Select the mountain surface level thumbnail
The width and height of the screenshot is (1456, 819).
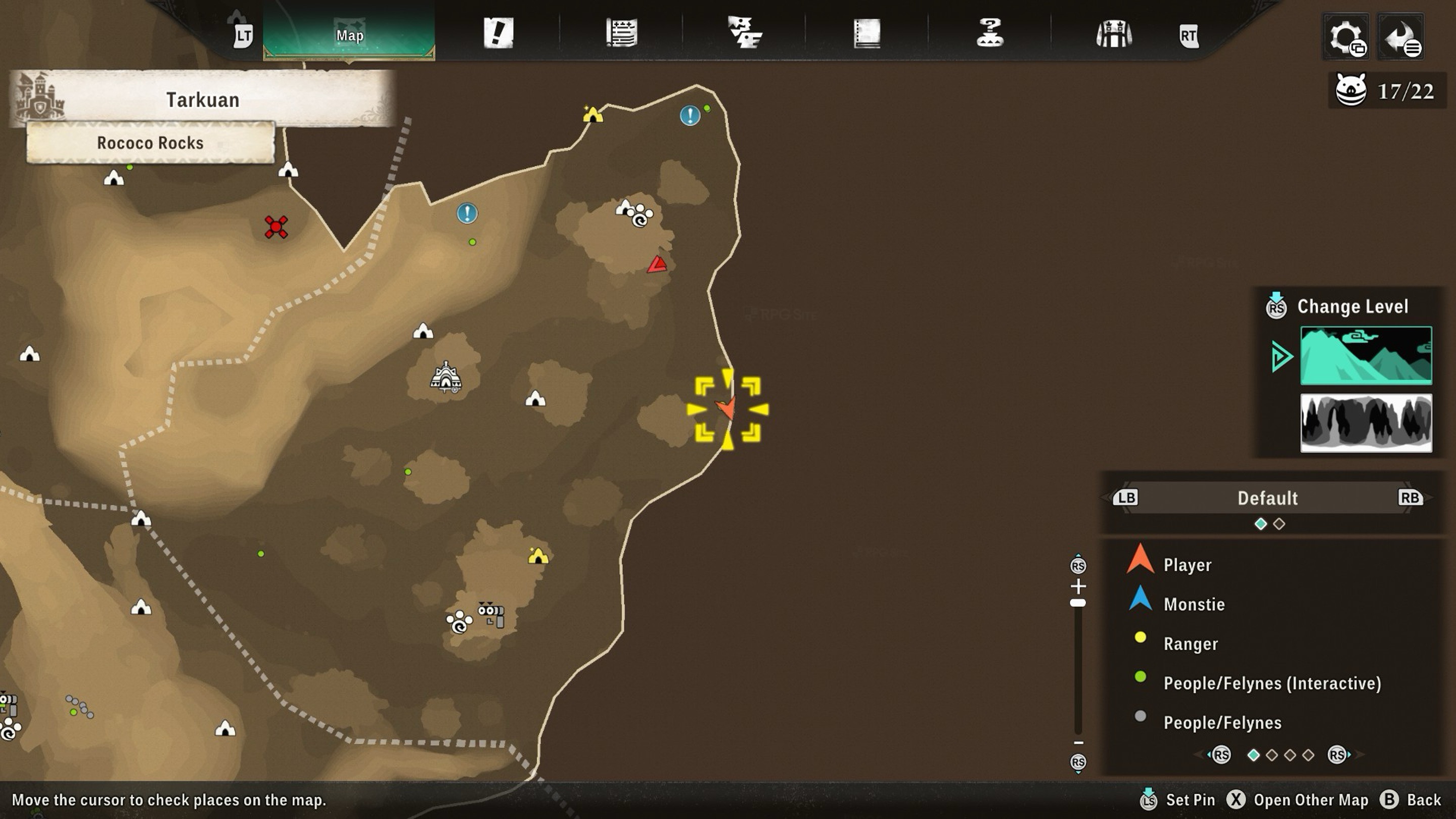click(1366, 355)
